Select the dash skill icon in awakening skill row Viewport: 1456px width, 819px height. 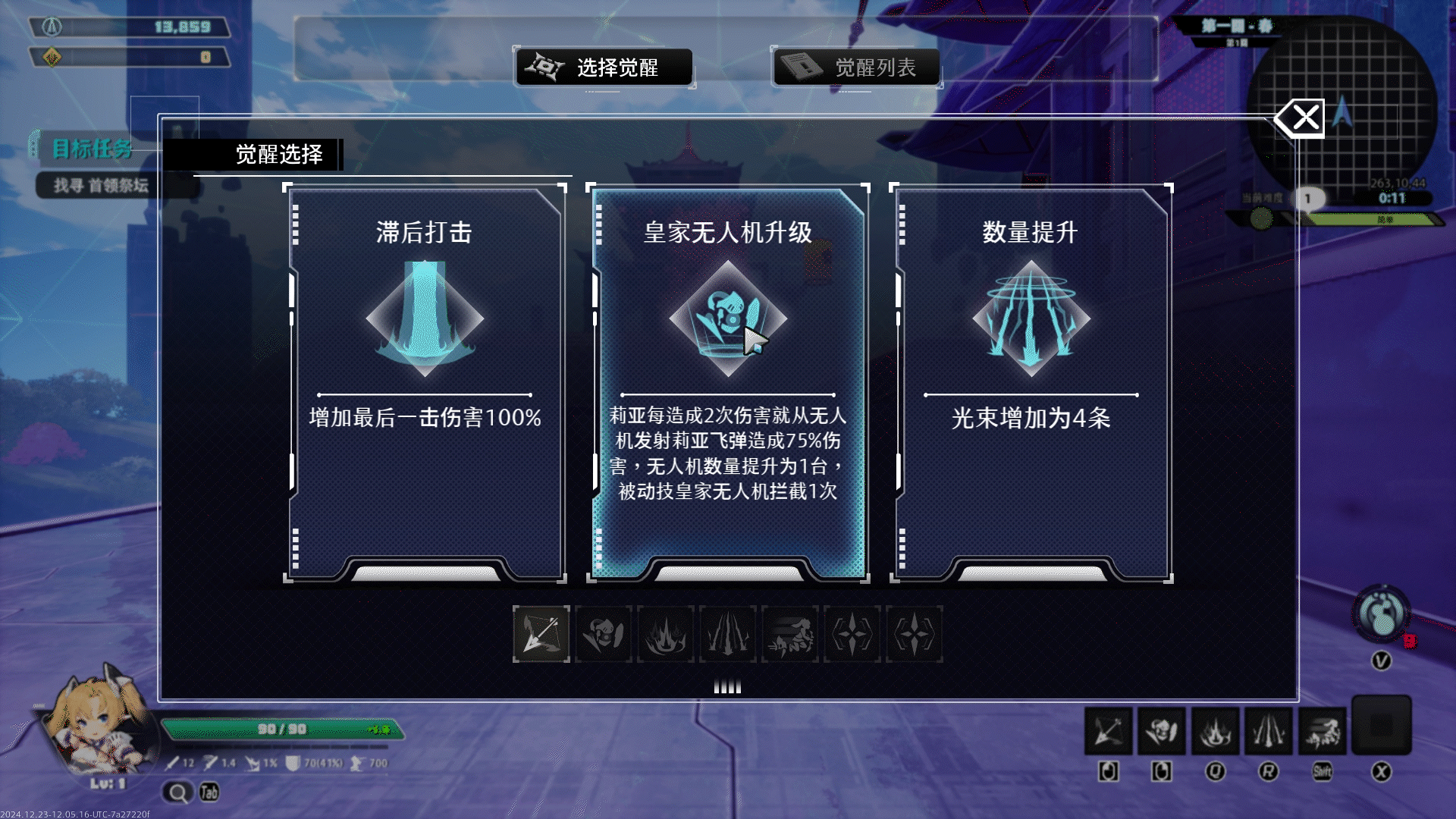(x=790, y=635)
